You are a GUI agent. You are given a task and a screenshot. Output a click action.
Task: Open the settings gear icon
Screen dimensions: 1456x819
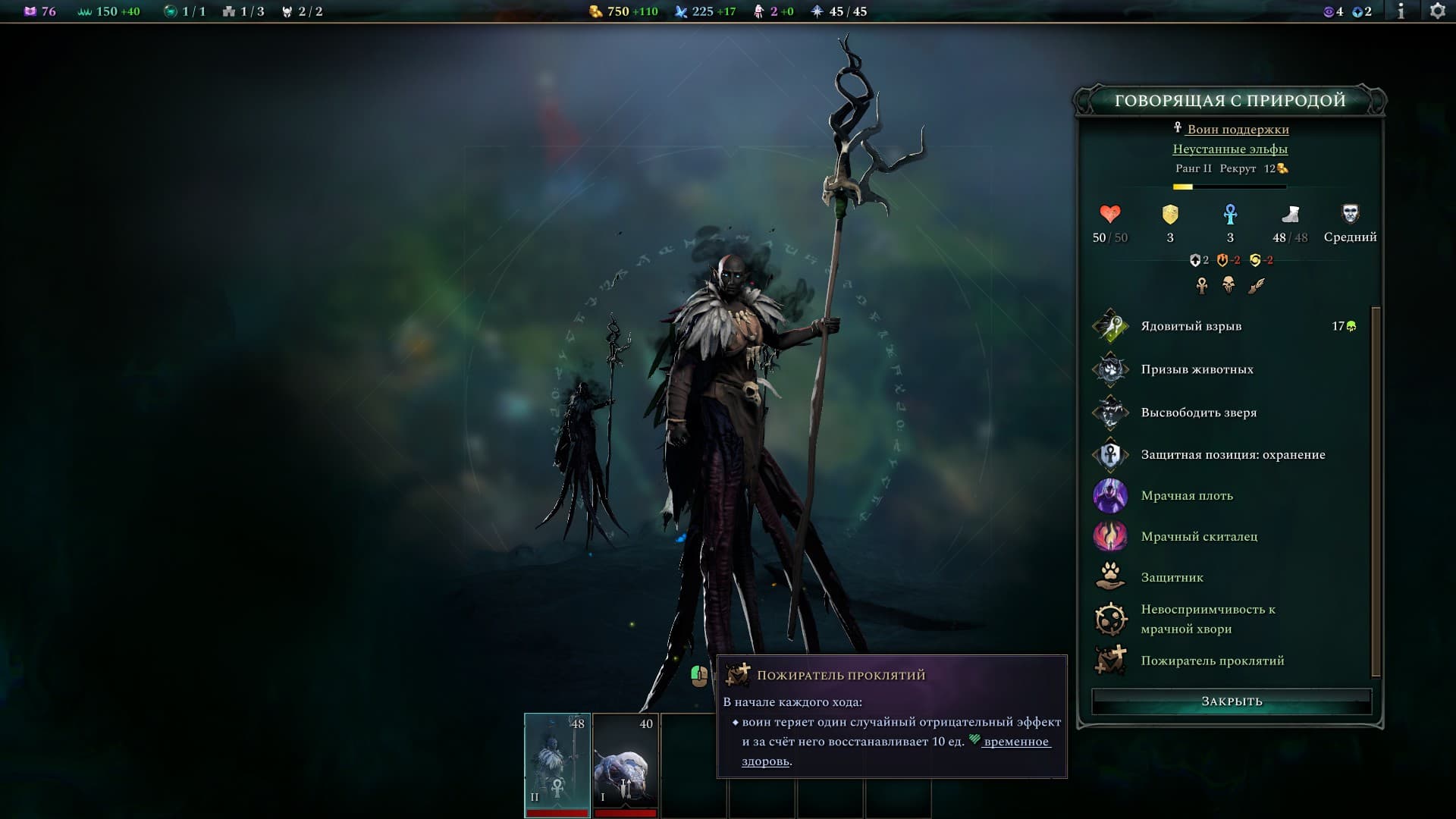[x=1437, y=11]
